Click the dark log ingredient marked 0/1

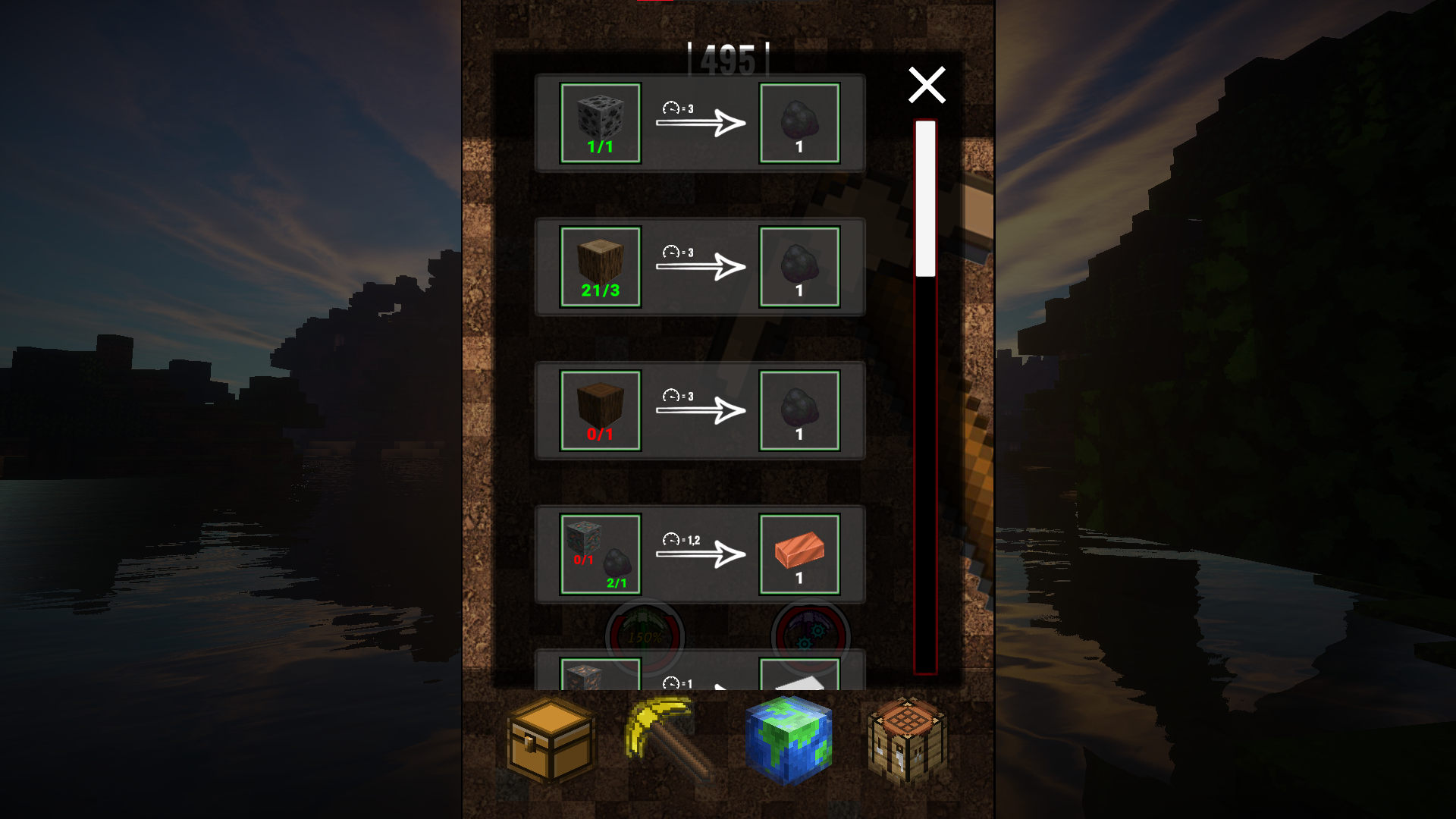600,409
